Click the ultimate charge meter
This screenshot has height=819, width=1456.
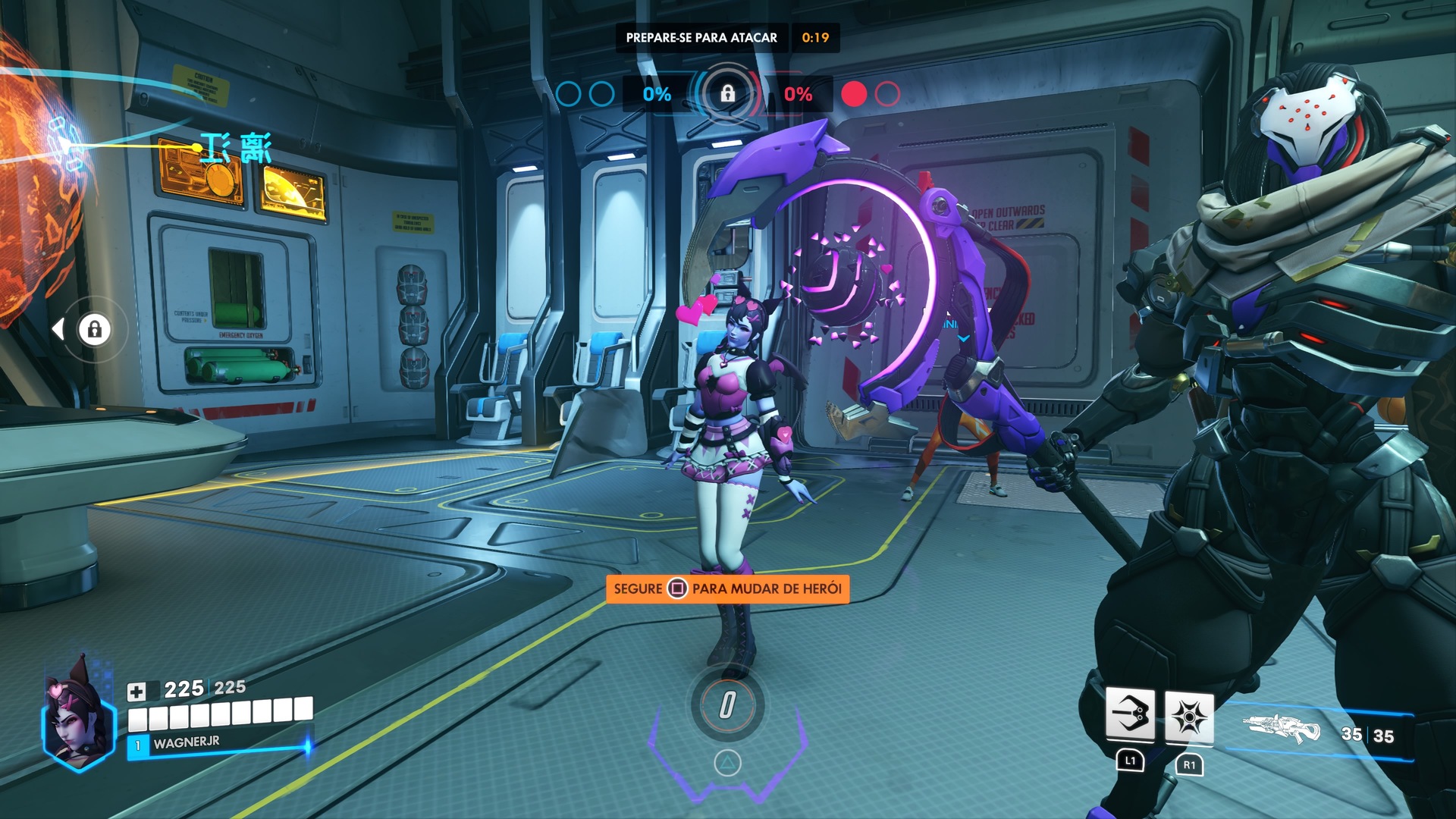[727, 705]
